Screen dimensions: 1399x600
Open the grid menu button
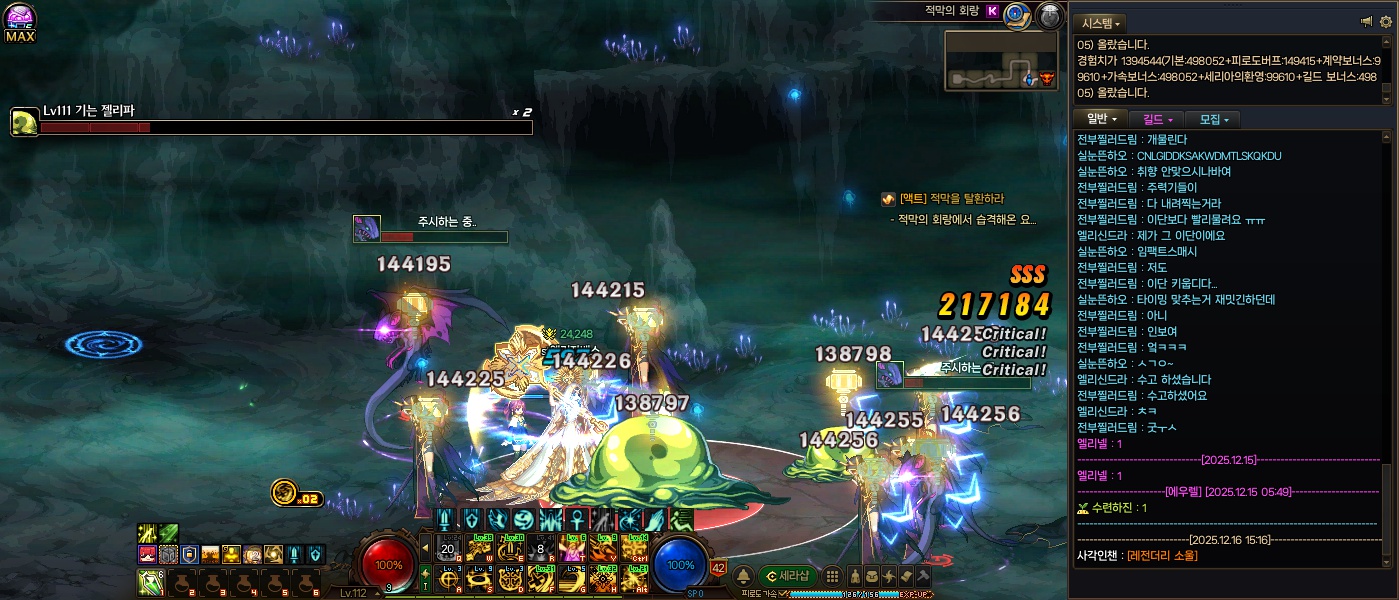click(831, 576)
